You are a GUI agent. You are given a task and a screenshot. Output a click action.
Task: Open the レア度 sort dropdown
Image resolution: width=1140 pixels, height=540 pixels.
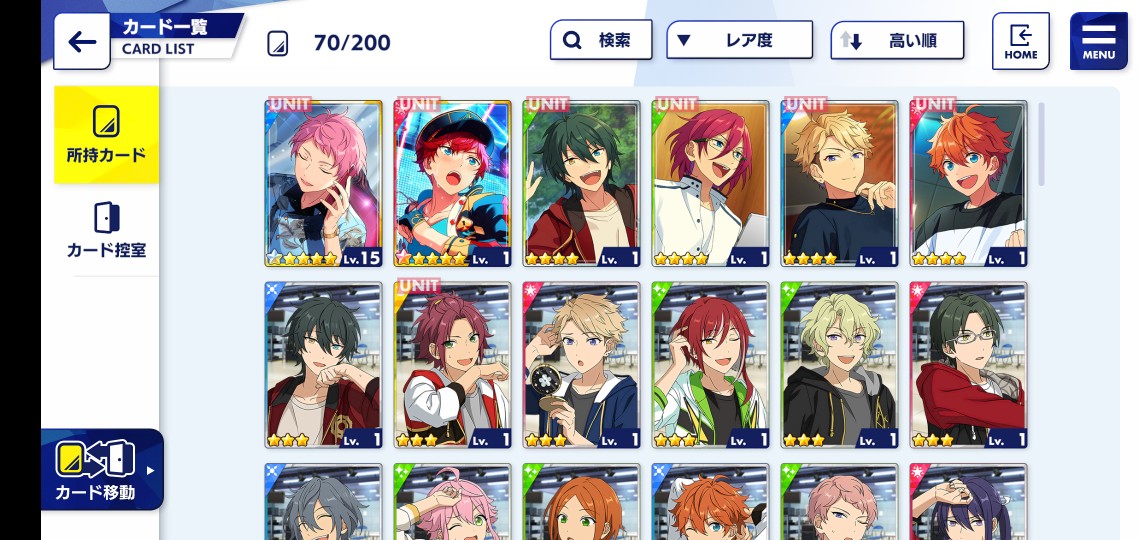pos(739,41)
